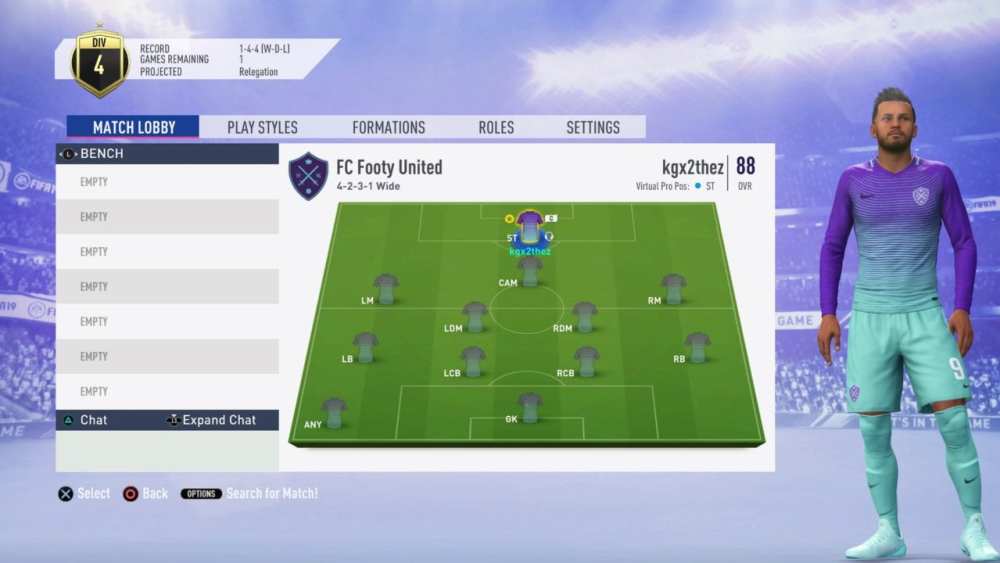Open the Settings tab
The width and height of the screenshot is (1000, 563).
(593, 127)
